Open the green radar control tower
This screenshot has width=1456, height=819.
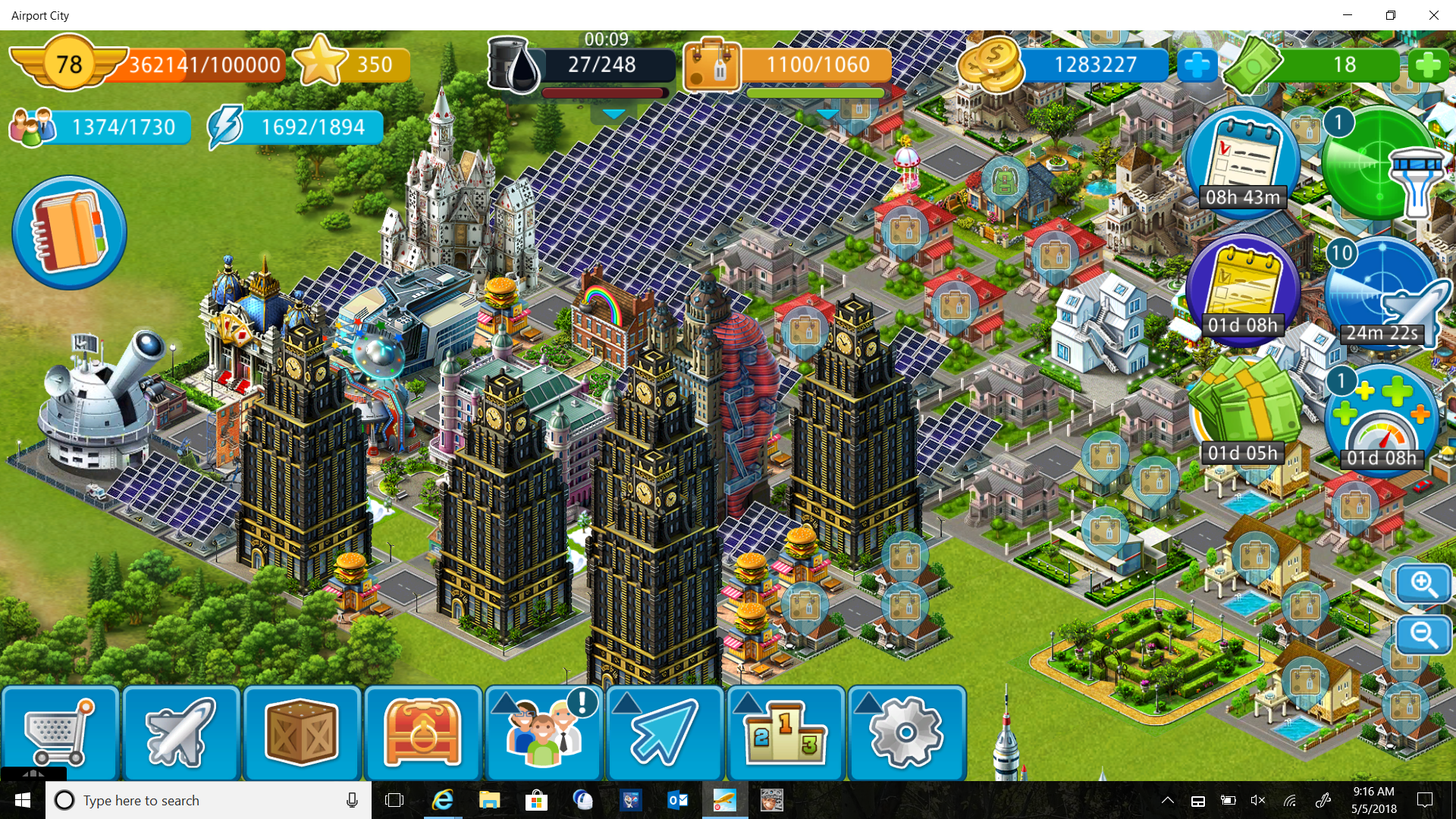tap(1380, 163)
